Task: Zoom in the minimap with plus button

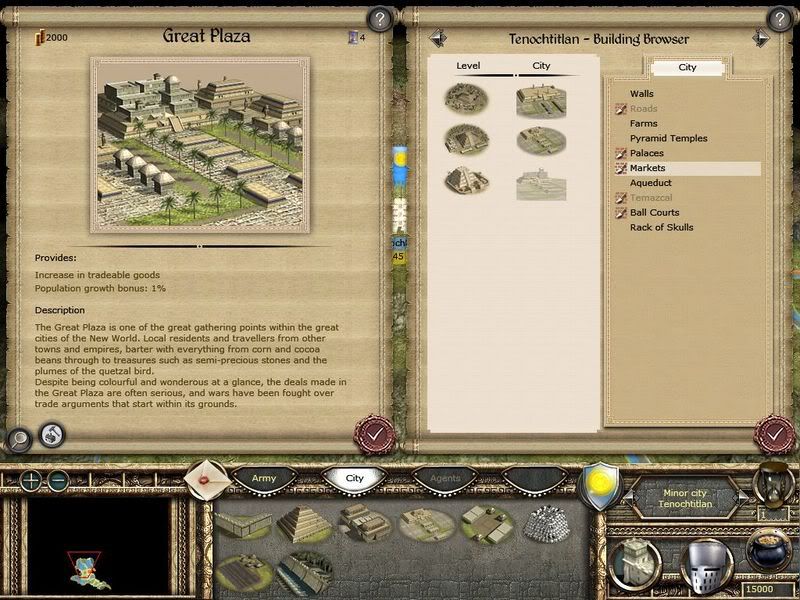Action: click(x=33, y=480)
